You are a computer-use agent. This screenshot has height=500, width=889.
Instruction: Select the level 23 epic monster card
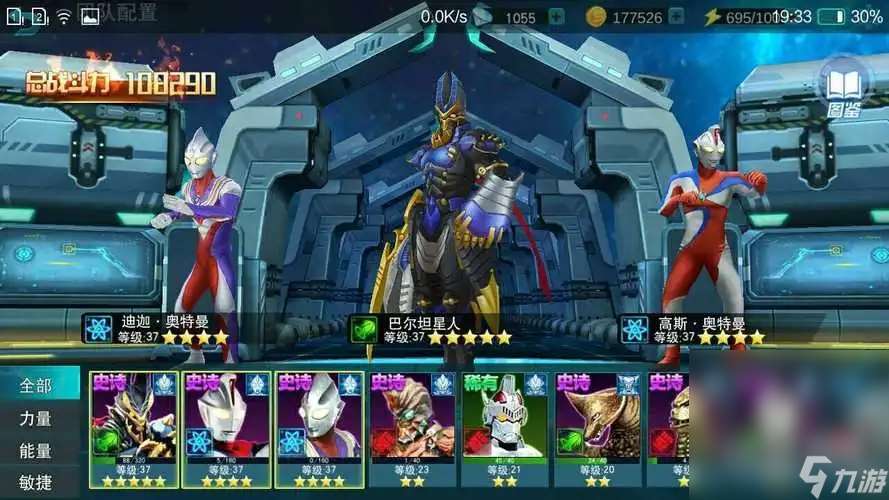411,430
